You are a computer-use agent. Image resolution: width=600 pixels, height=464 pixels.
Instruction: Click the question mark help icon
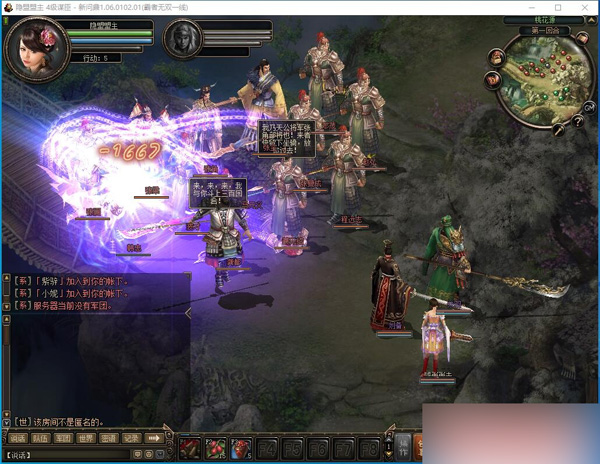577,122
